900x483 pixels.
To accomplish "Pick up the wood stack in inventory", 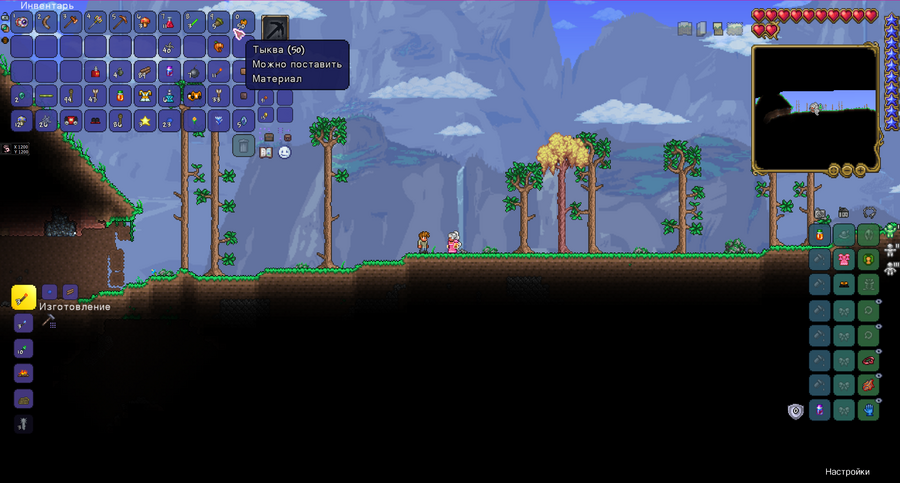I will [146, 72].
